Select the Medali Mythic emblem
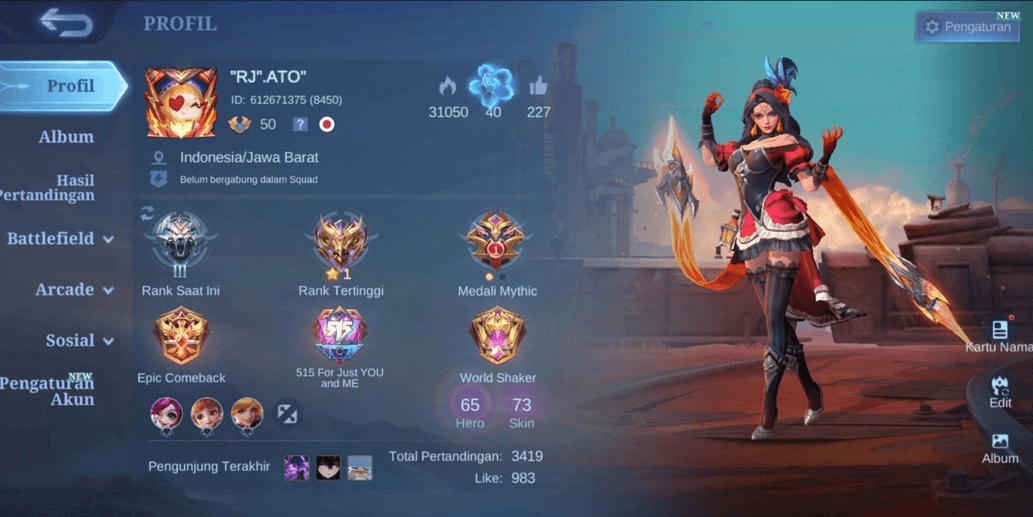This screenshot has width=1033, height=517. 497,243
